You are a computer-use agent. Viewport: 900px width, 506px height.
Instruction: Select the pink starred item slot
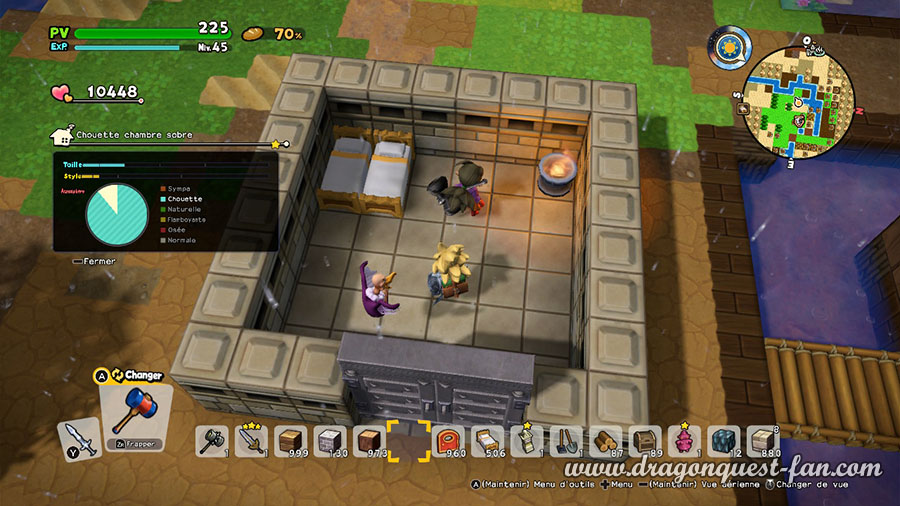[x=685, y=440]
